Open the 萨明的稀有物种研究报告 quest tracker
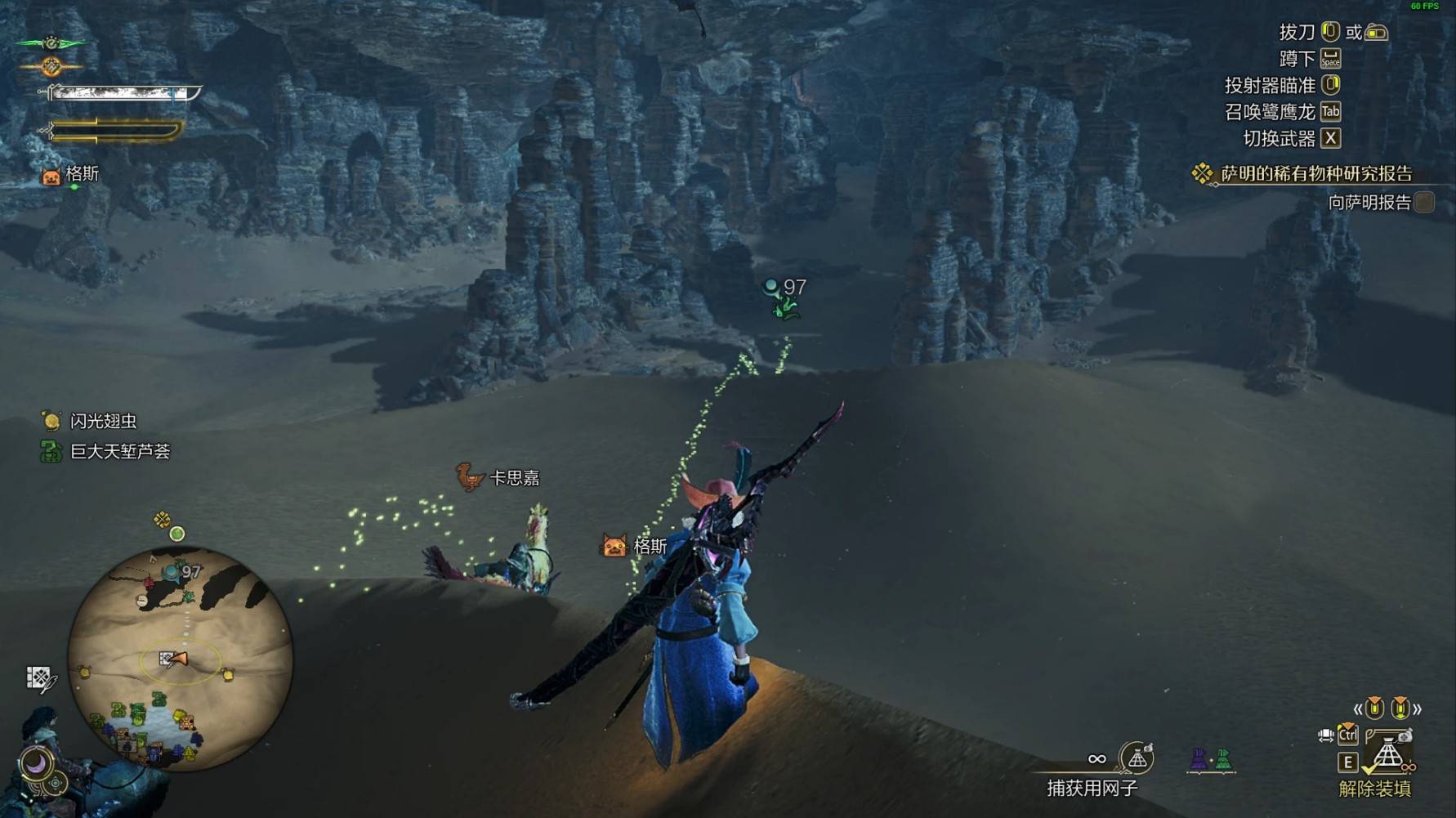1456x818 pixels. (x=1315, y=173)
